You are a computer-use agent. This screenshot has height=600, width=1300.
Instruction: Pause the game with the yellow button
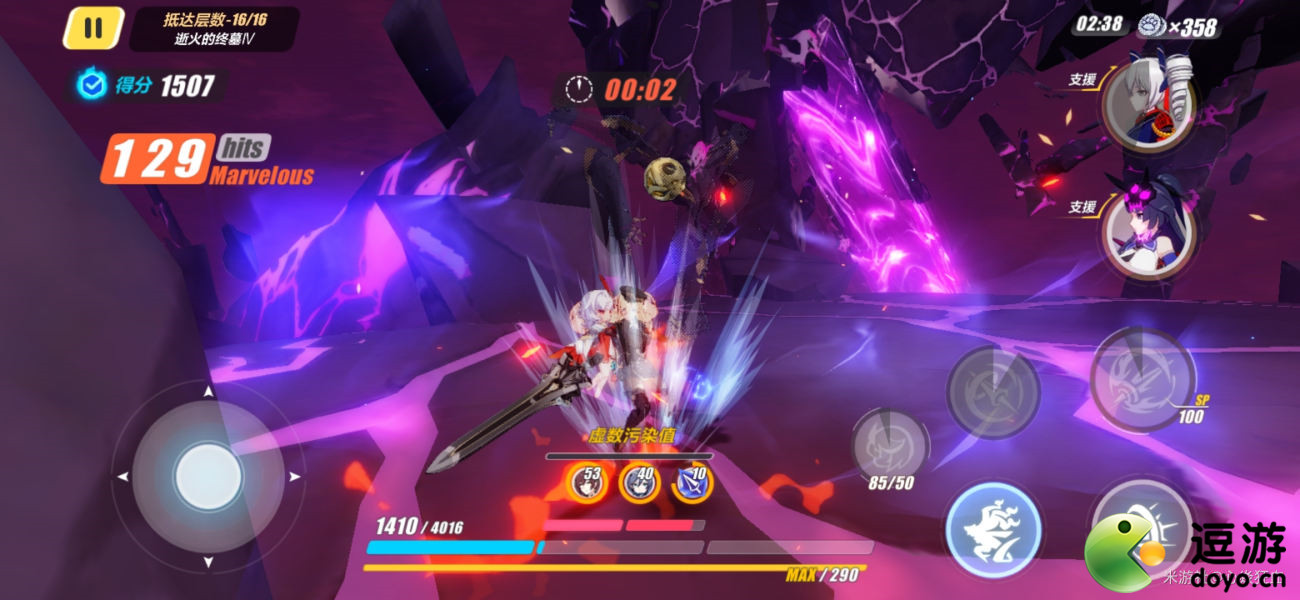pyautogui.click(x=93, y=28)
